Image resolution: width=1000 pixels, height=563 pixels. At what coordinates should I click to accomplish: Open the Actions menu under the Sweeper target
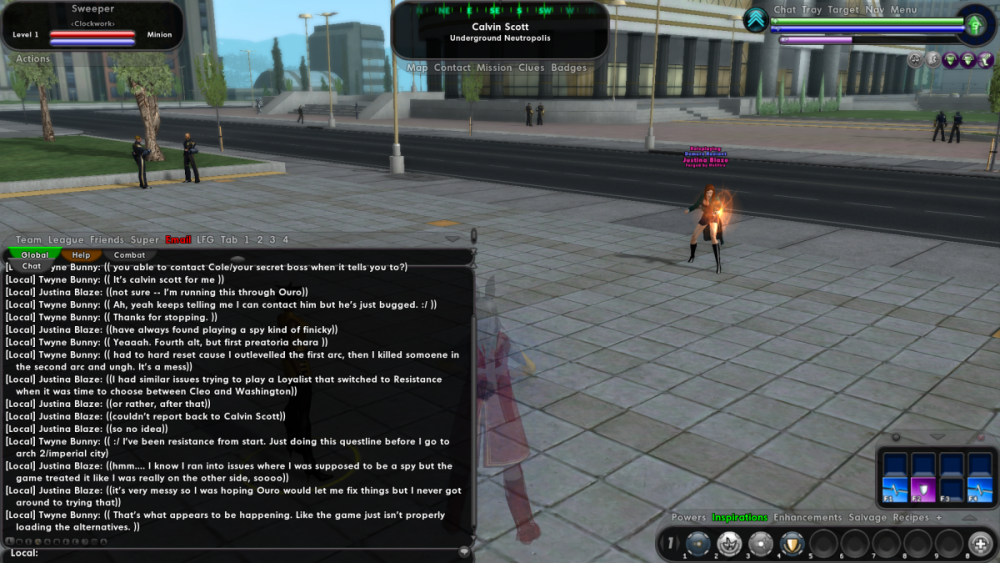[33, 59]
